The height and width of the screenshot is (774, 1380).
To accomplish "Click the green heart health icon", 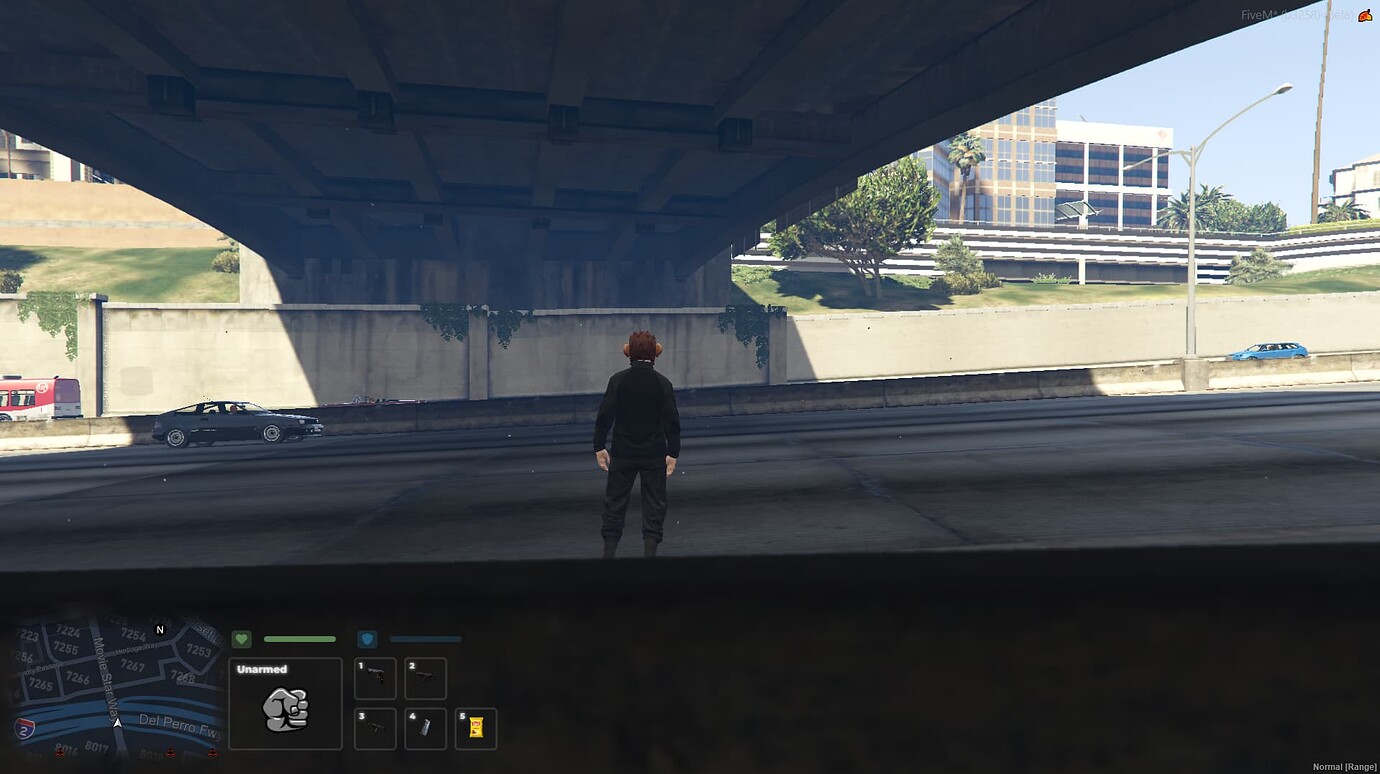I will 241,638.
